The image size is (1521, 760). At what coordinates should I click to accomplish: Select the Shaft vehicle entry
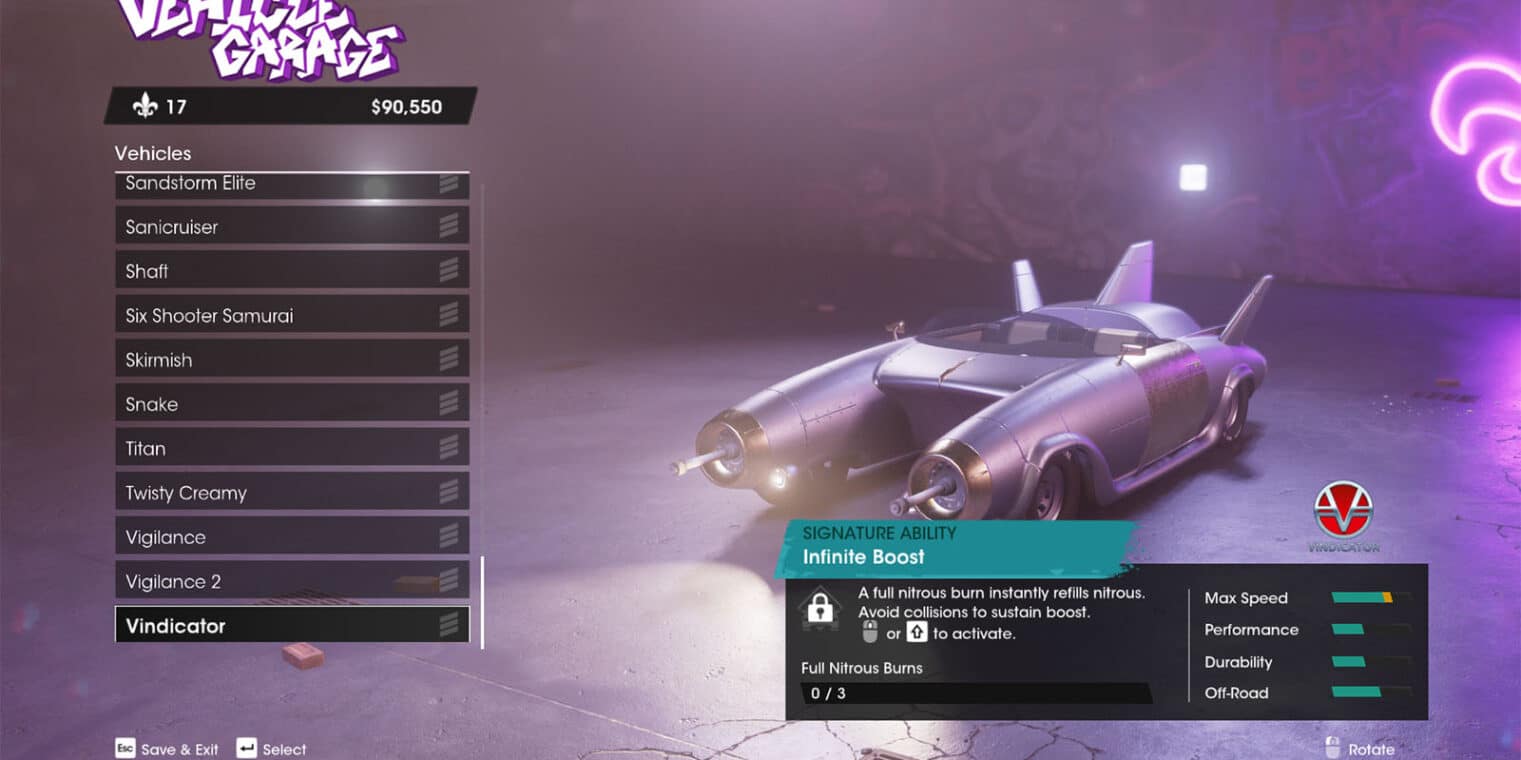tap(290, 271)
